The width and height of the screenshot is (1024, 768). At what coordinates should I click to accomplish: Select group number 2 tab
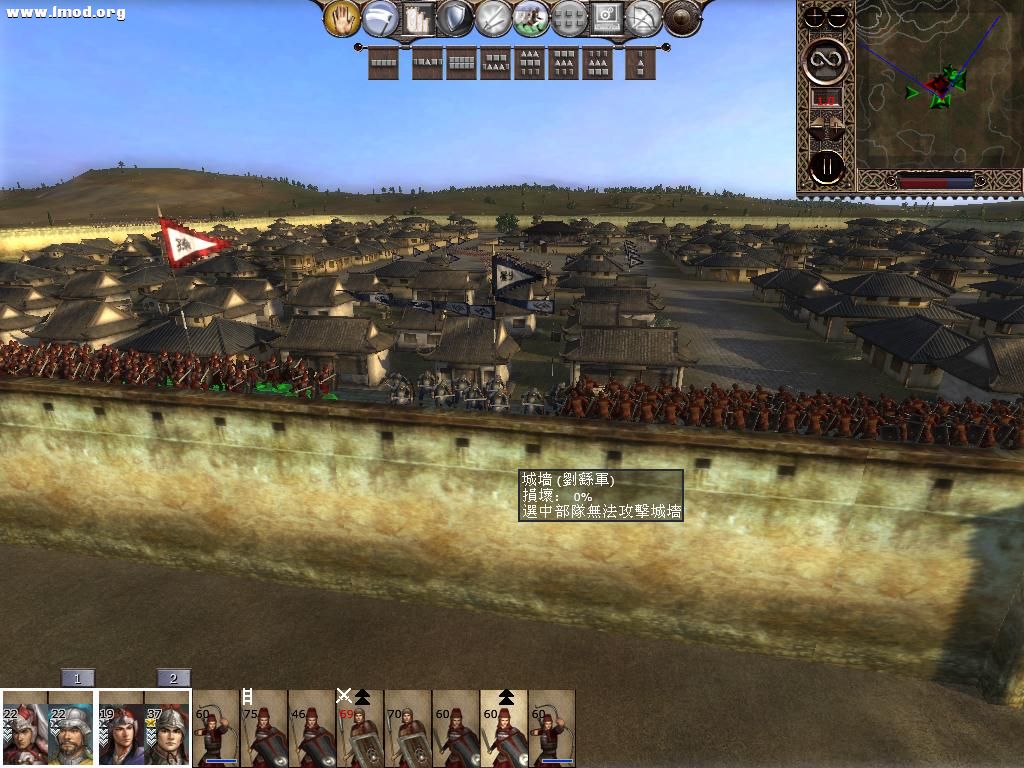[x=173, y=678]
